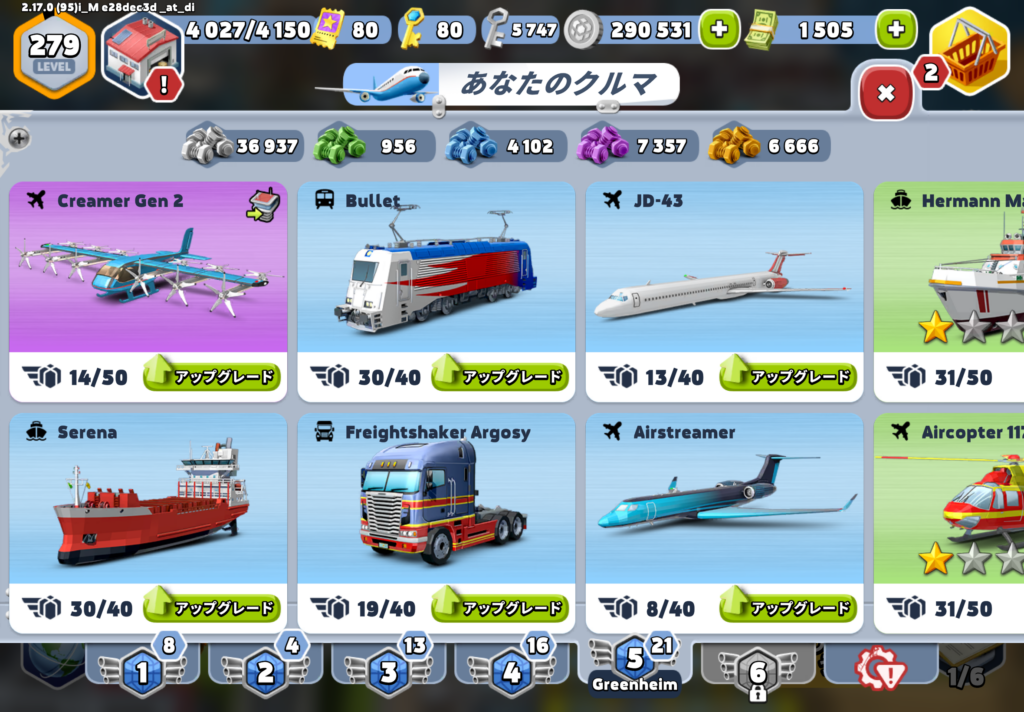Close the vehicle list with the red X
1024x712 pixels.
pyautogui.click(x=885, y=94)
